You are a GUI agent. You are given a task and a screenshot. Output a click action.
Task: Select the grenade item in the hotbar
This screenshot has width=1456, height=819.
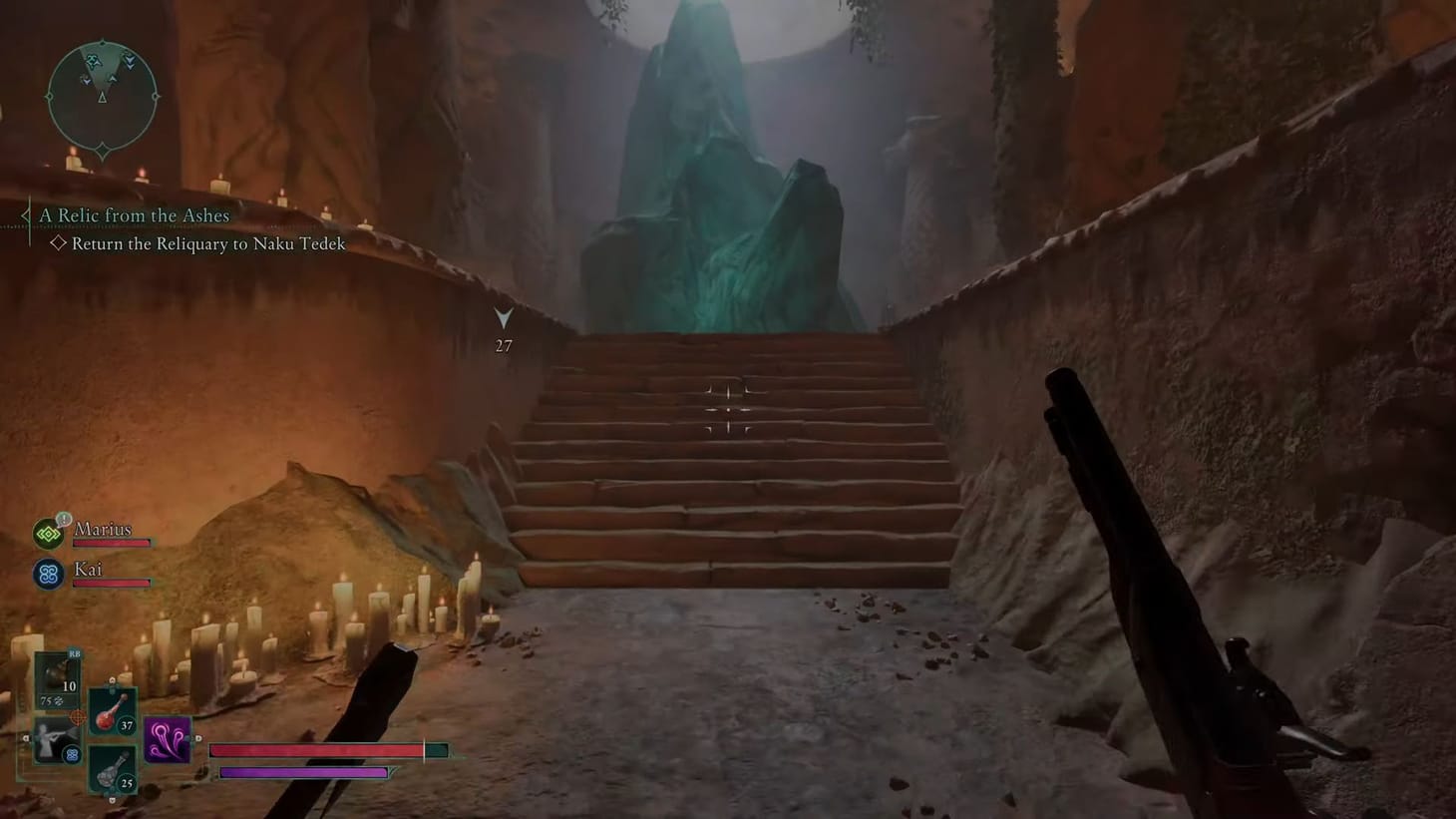(55, 675)
